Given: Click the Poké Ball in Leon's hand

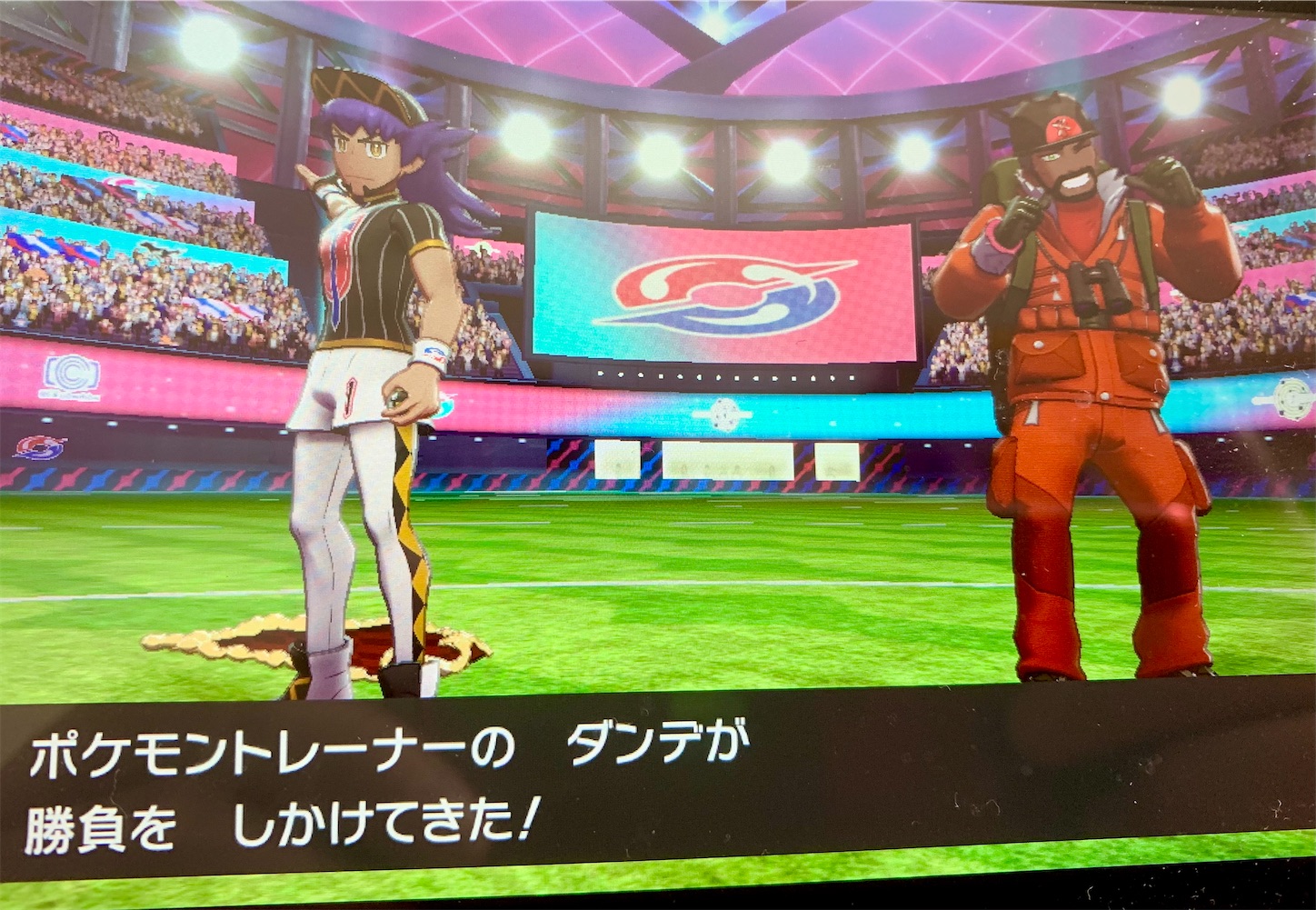Looking at the screenshot, I should pos(395,396).
